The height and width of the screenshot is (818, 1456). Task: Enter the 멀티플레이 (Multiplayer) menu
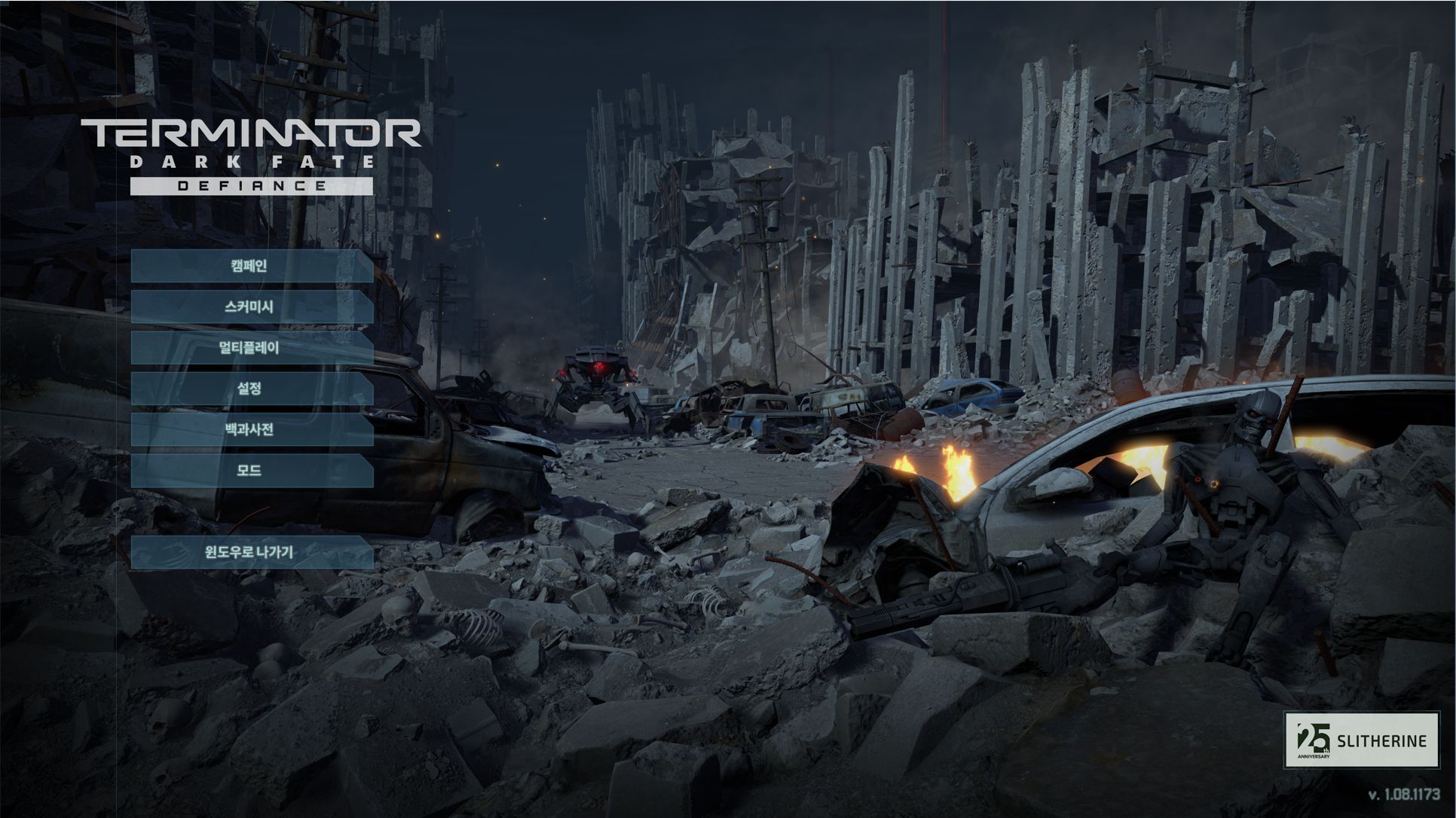[x=251, y=347]
